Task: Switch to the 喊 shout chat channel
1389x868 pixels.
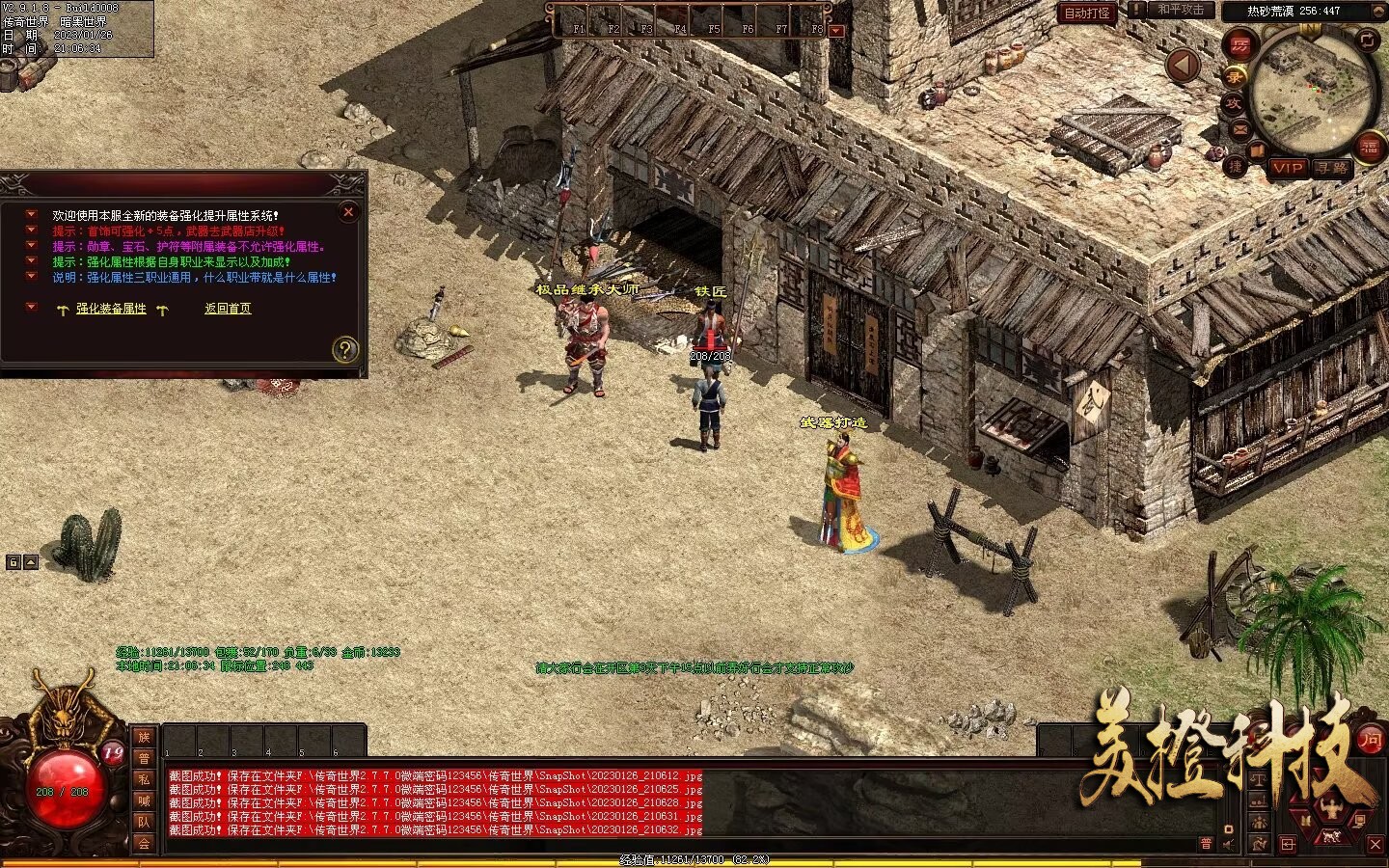Action: point(144,800)
